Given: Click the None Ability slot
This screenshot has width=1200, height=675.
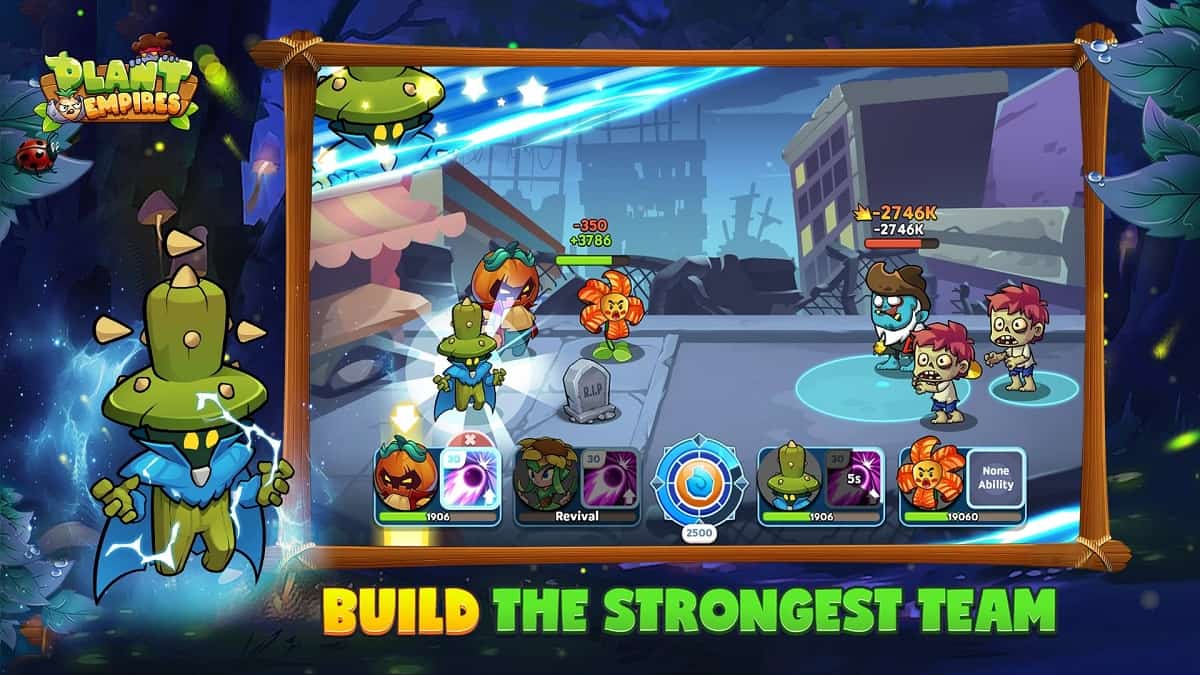Looking at the screenshot, I should click(995, 478).
